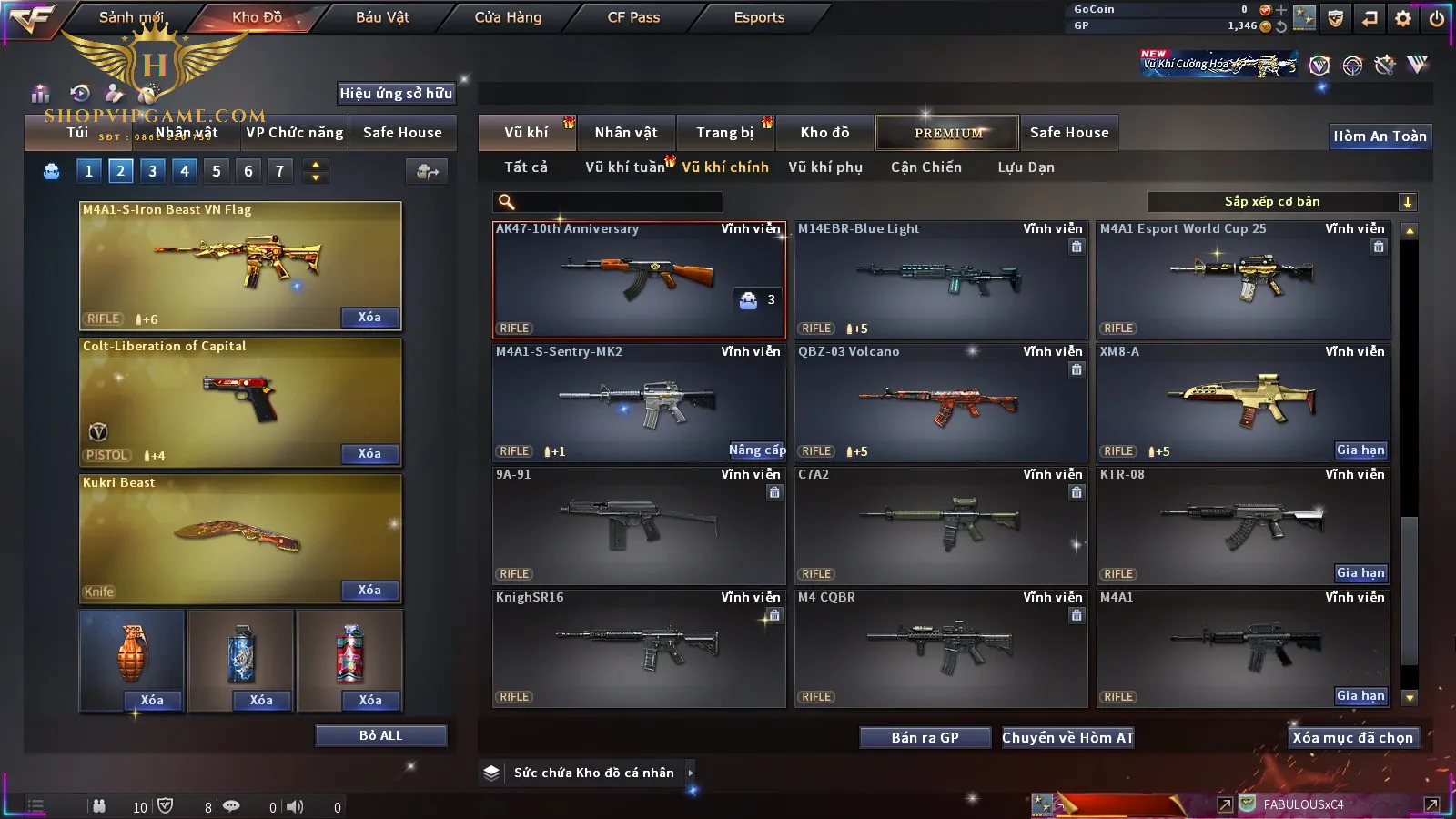Switch to the Esports menu
The image size is (1456, 819).
[x=759, y=17]
